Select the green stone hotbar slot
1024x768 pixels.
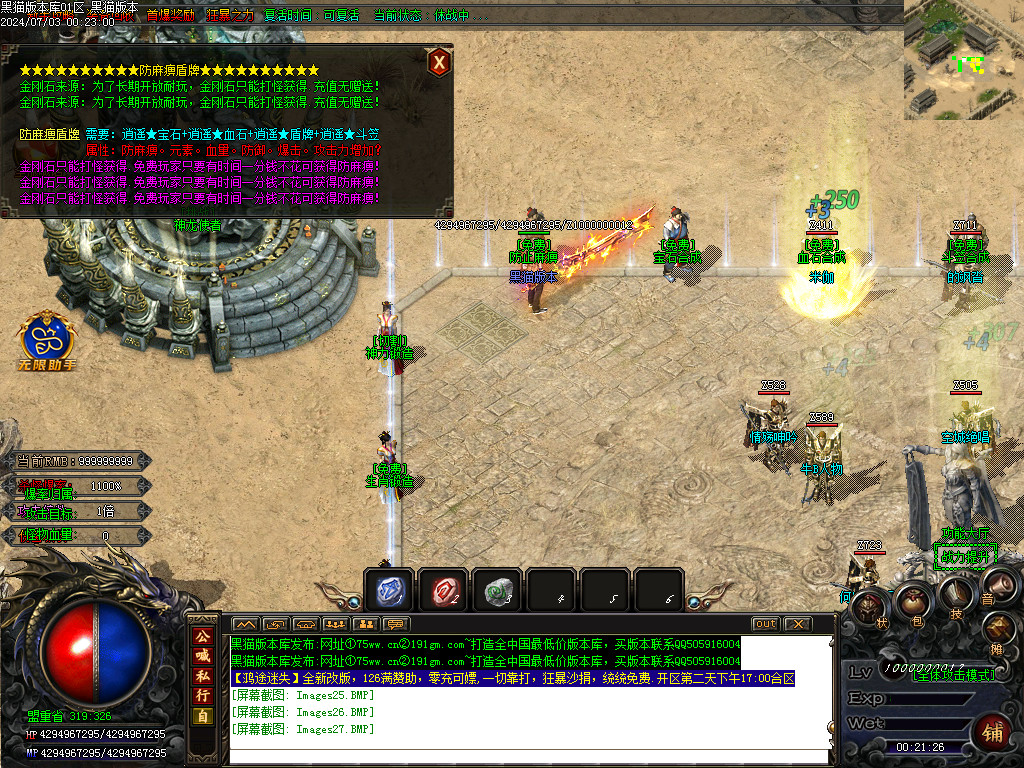(x=497, y=592)
